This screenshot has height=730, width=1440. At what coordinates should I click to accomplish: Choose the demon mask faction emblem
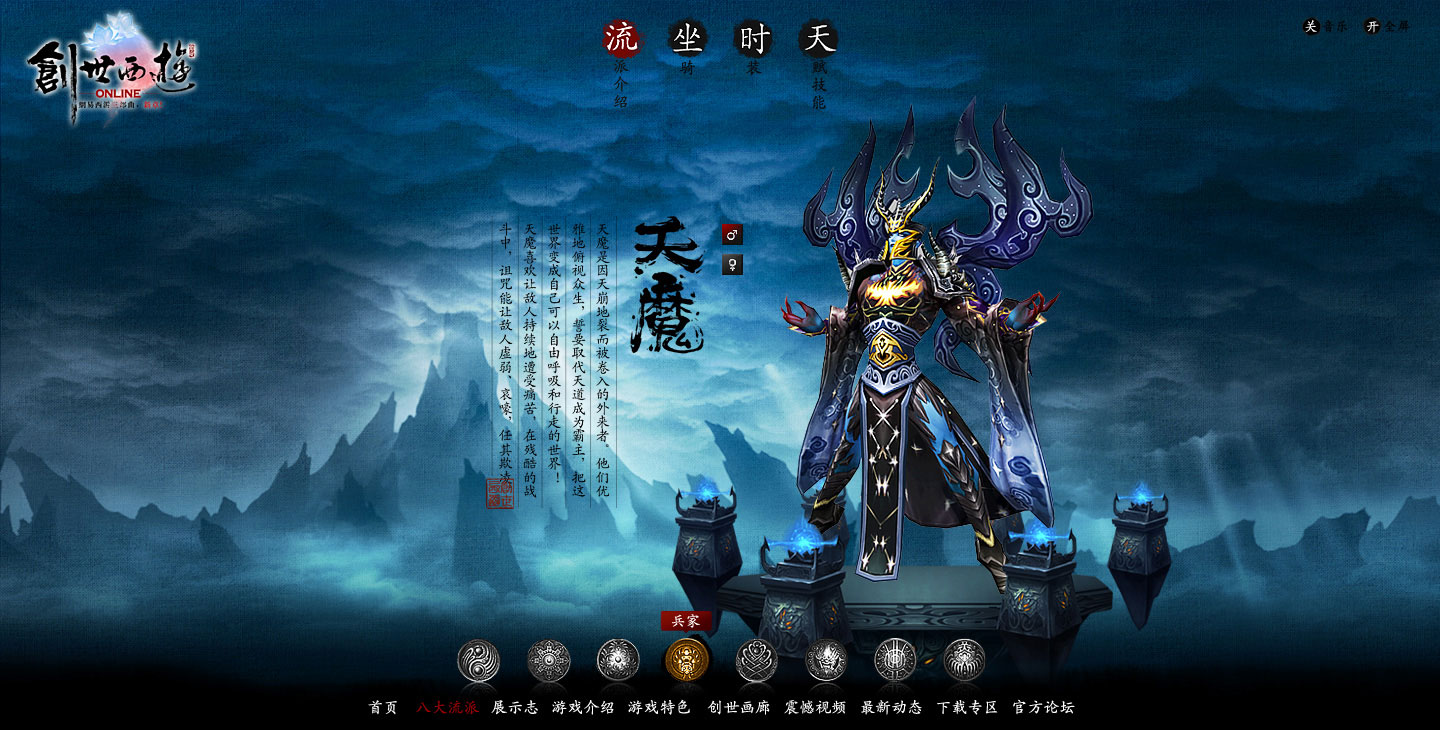826,661
